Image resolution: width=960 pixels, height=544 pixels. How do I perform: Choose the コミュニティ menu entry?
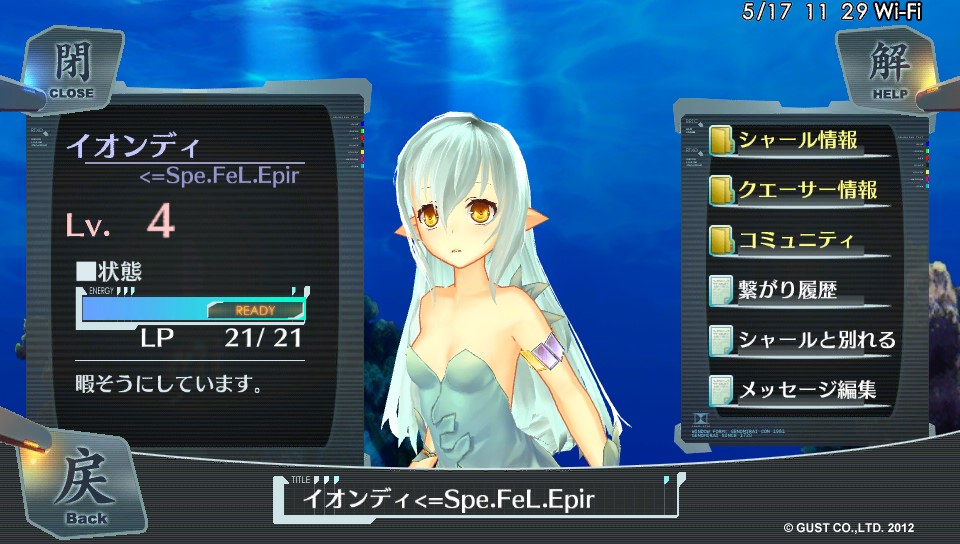click(796, 240)
